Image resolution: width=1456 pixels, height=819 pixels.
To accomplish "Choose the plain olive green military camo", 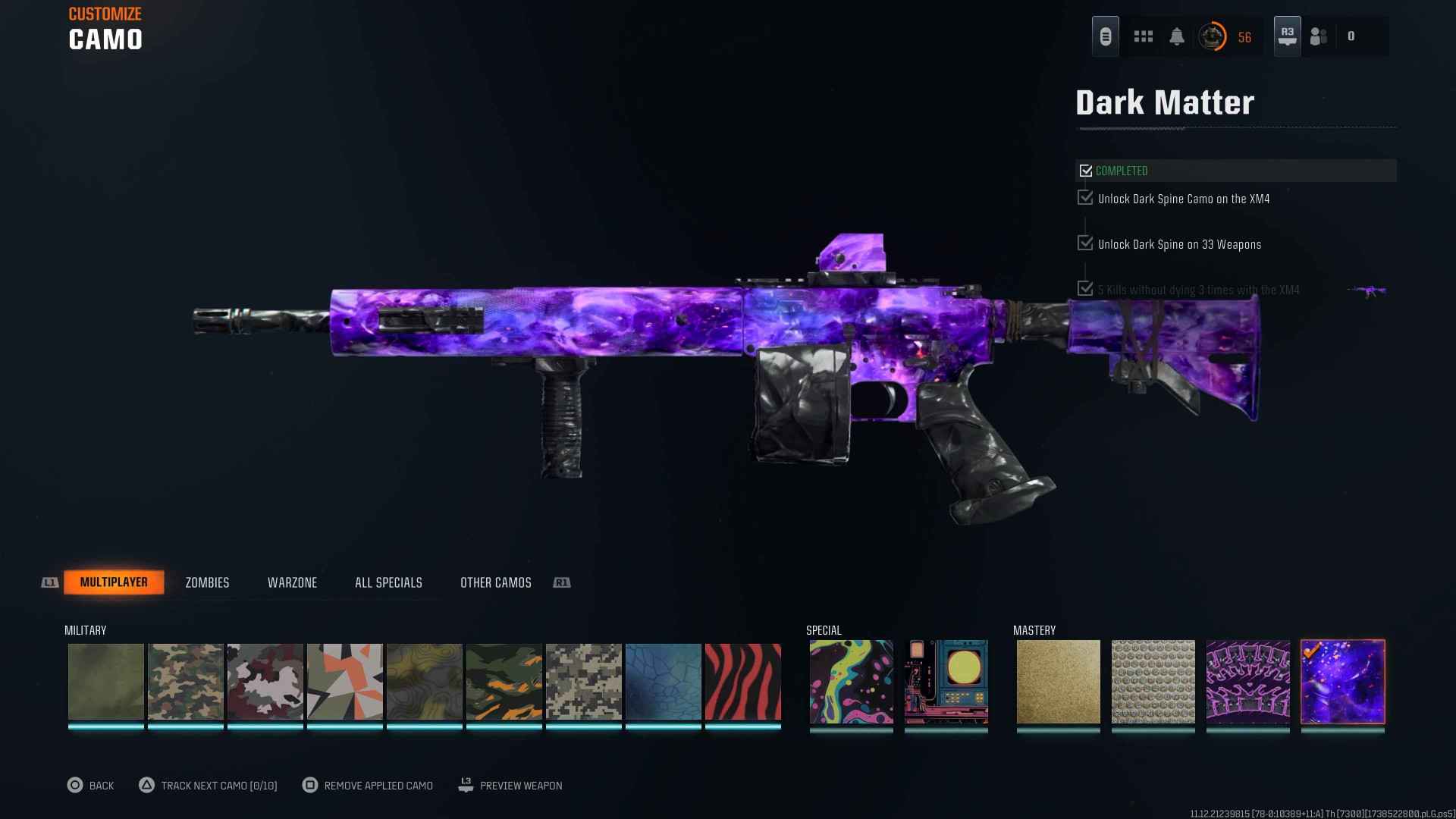I will coord(106,681).
